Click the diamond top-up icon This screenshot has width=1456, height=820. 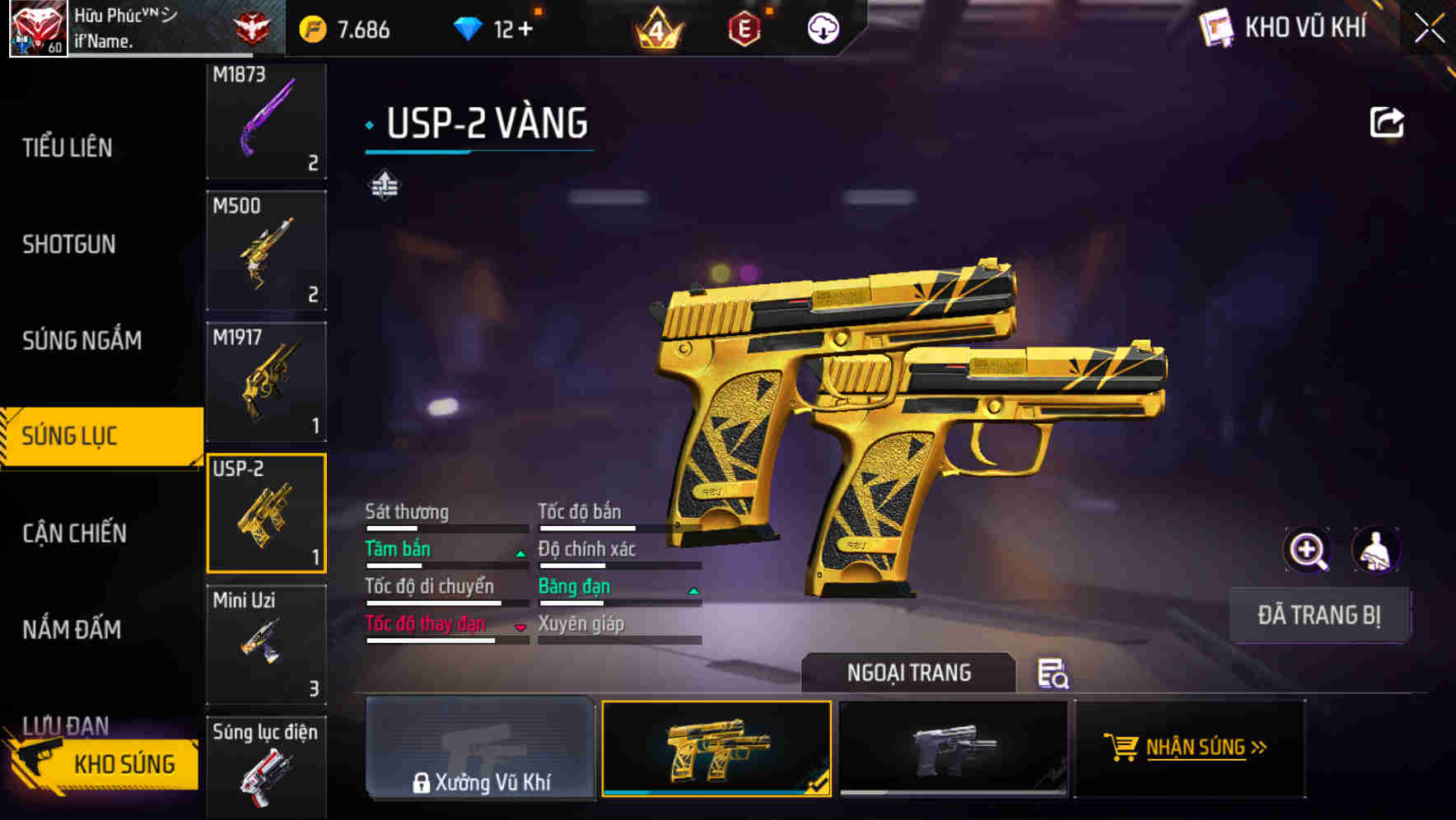point(469,27)
